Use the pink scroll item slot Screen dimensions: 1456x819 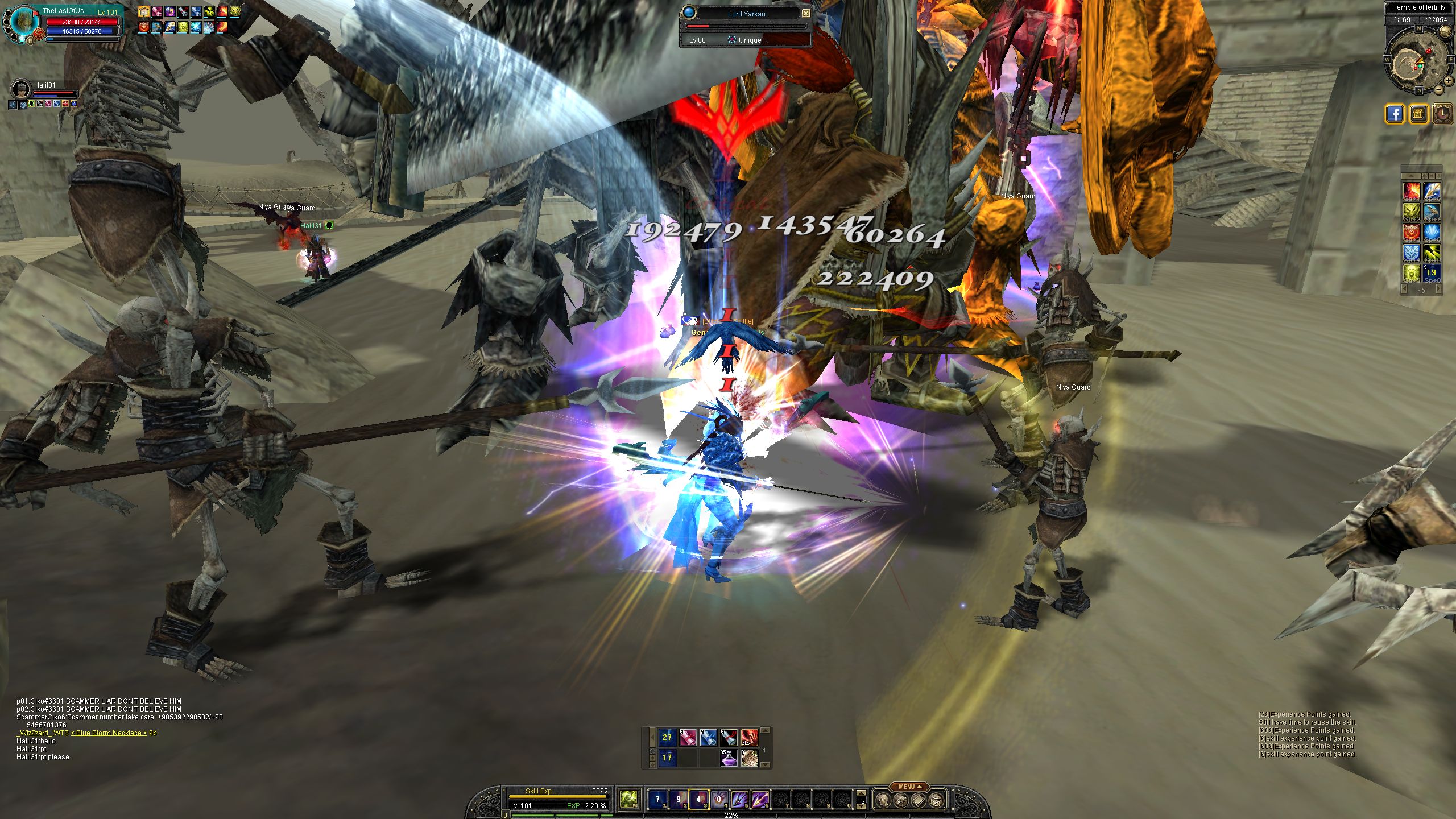click(688, 738)
